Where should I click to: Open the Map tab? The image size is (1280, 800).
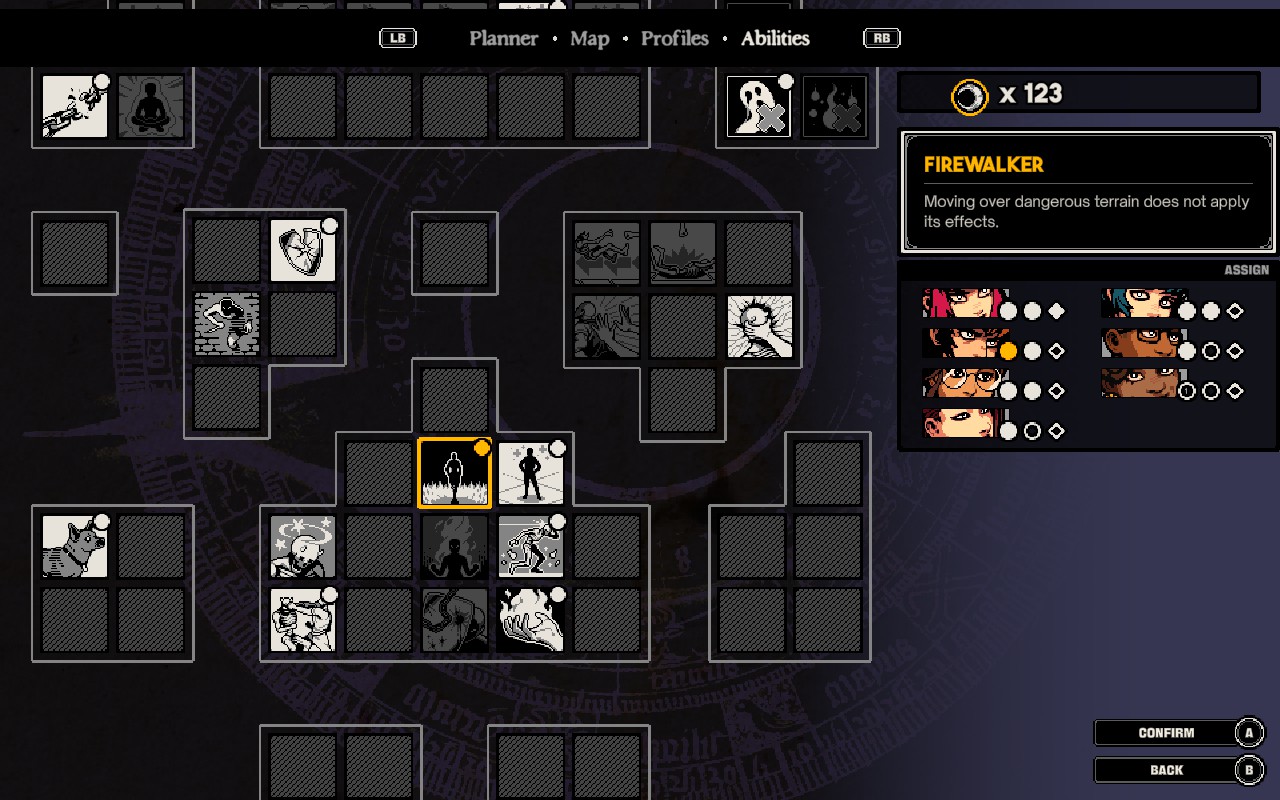point(589,39)
